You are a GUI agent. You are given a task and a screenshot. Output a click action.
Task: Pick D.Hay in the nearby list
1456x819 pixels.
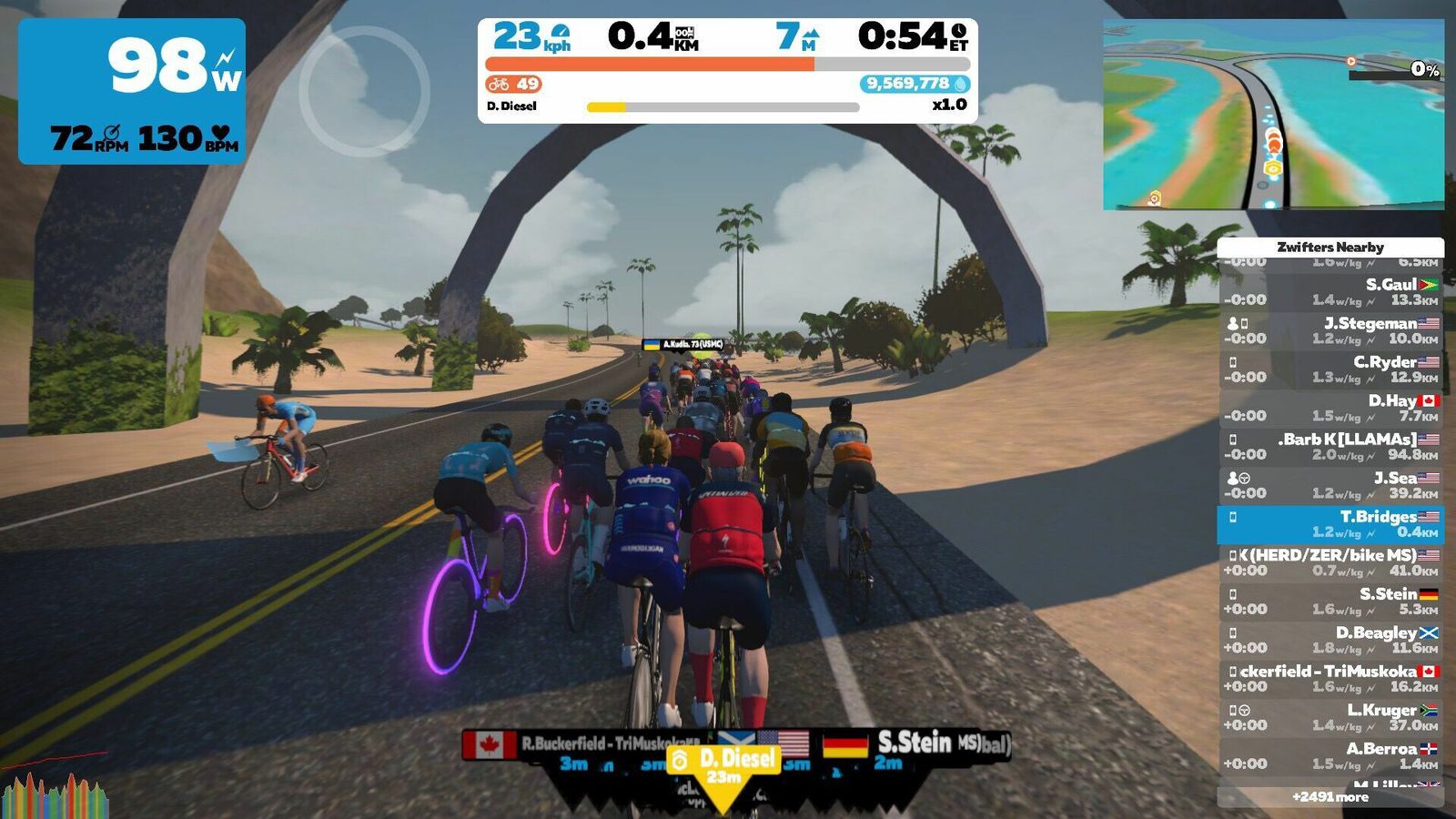point(1330,408)
